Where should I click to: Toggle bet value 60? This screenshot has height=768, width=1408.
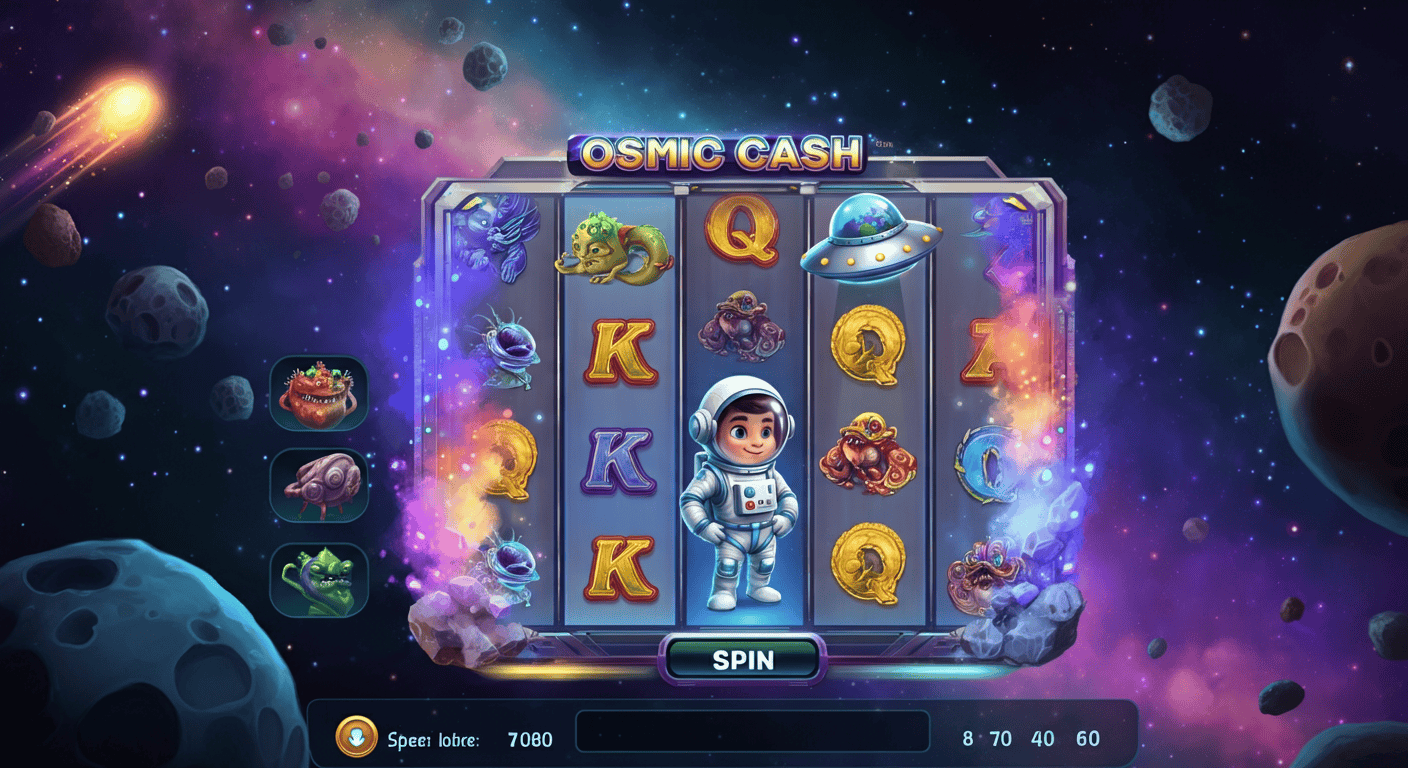coord(1086,737)
